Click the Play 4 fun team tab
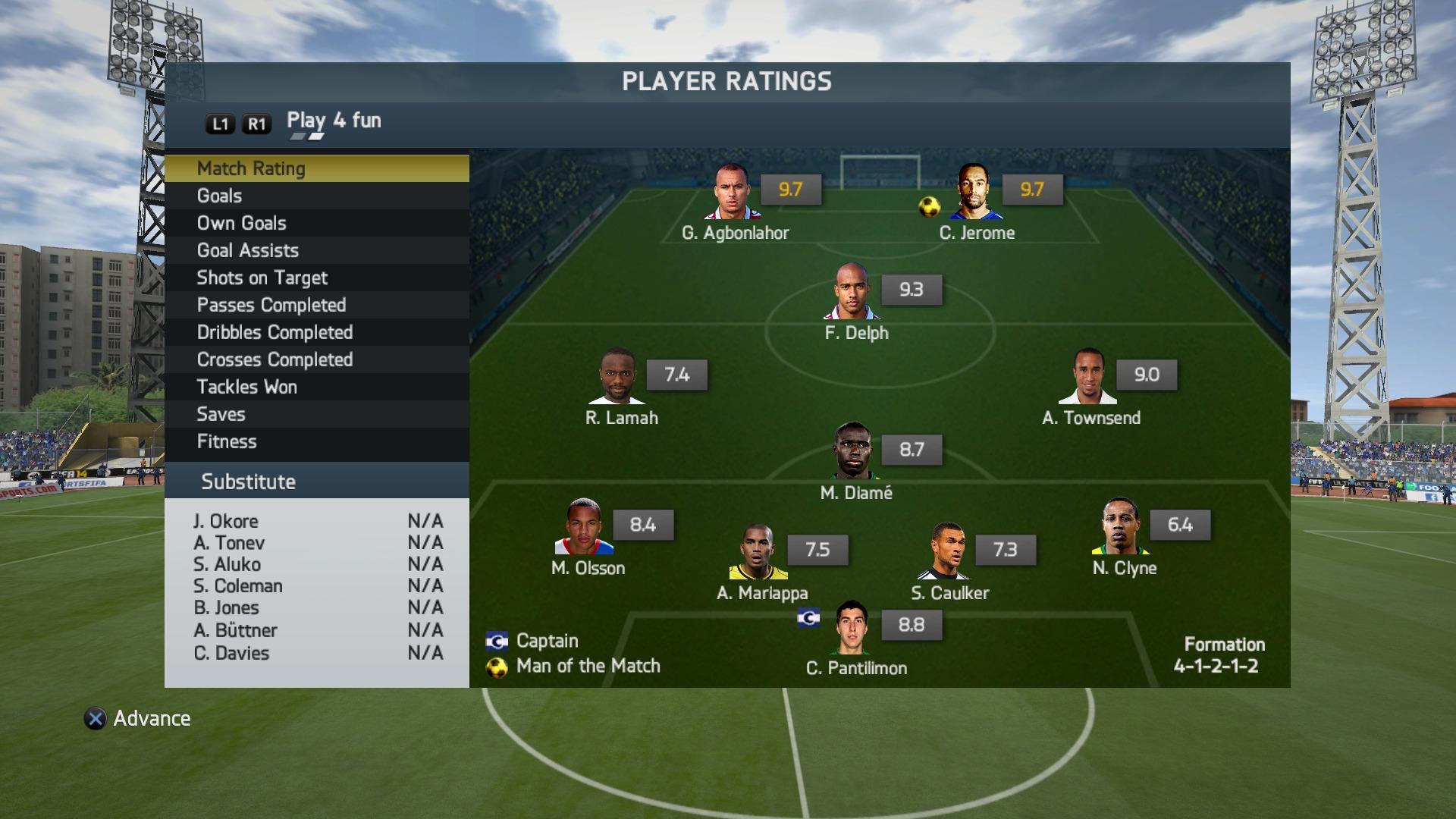Screen dimensions: 1456x819 pyautogui.click(x=334, y=121)
